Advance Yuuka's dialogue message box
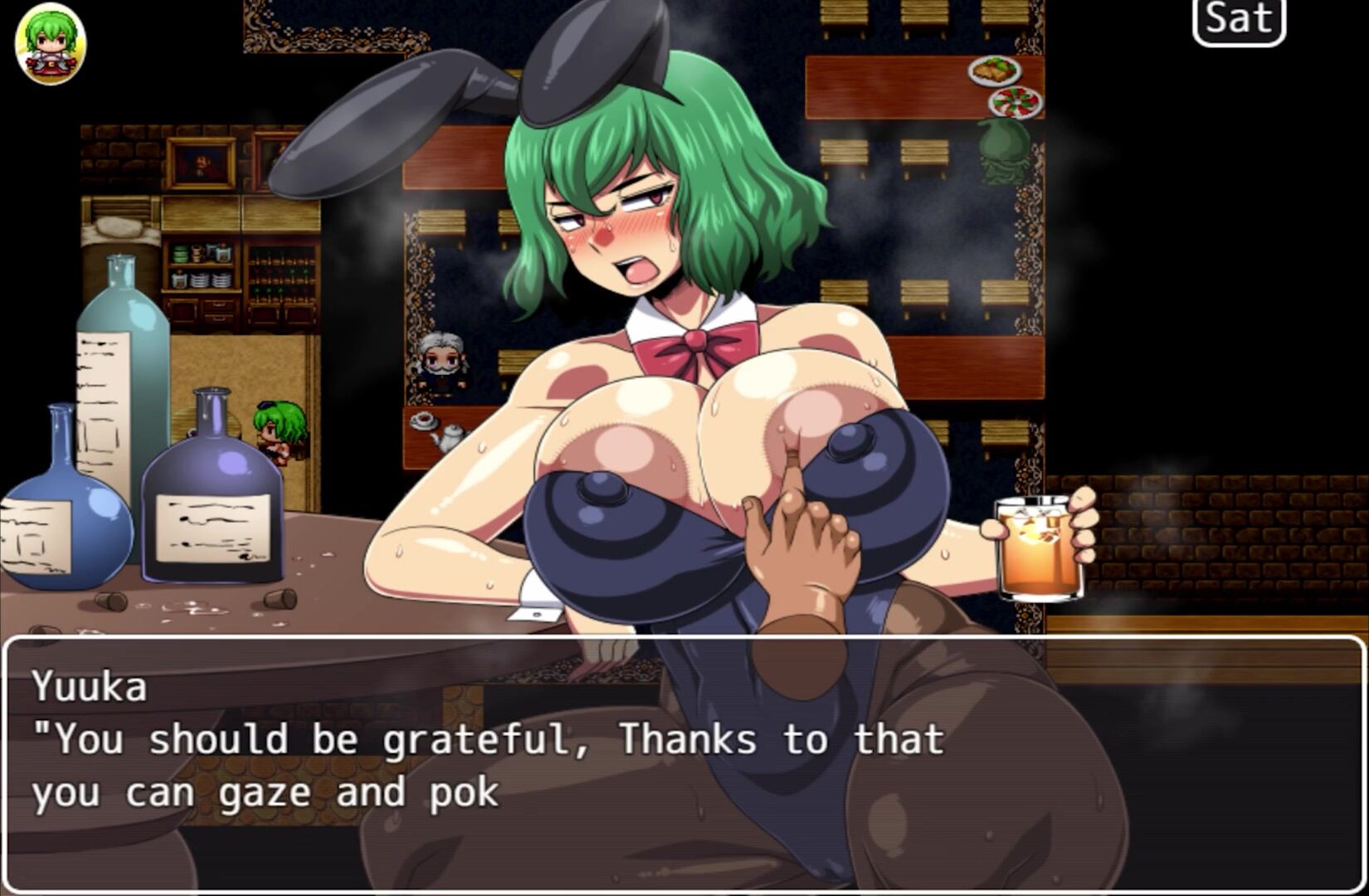 click(x=684, y=762)
